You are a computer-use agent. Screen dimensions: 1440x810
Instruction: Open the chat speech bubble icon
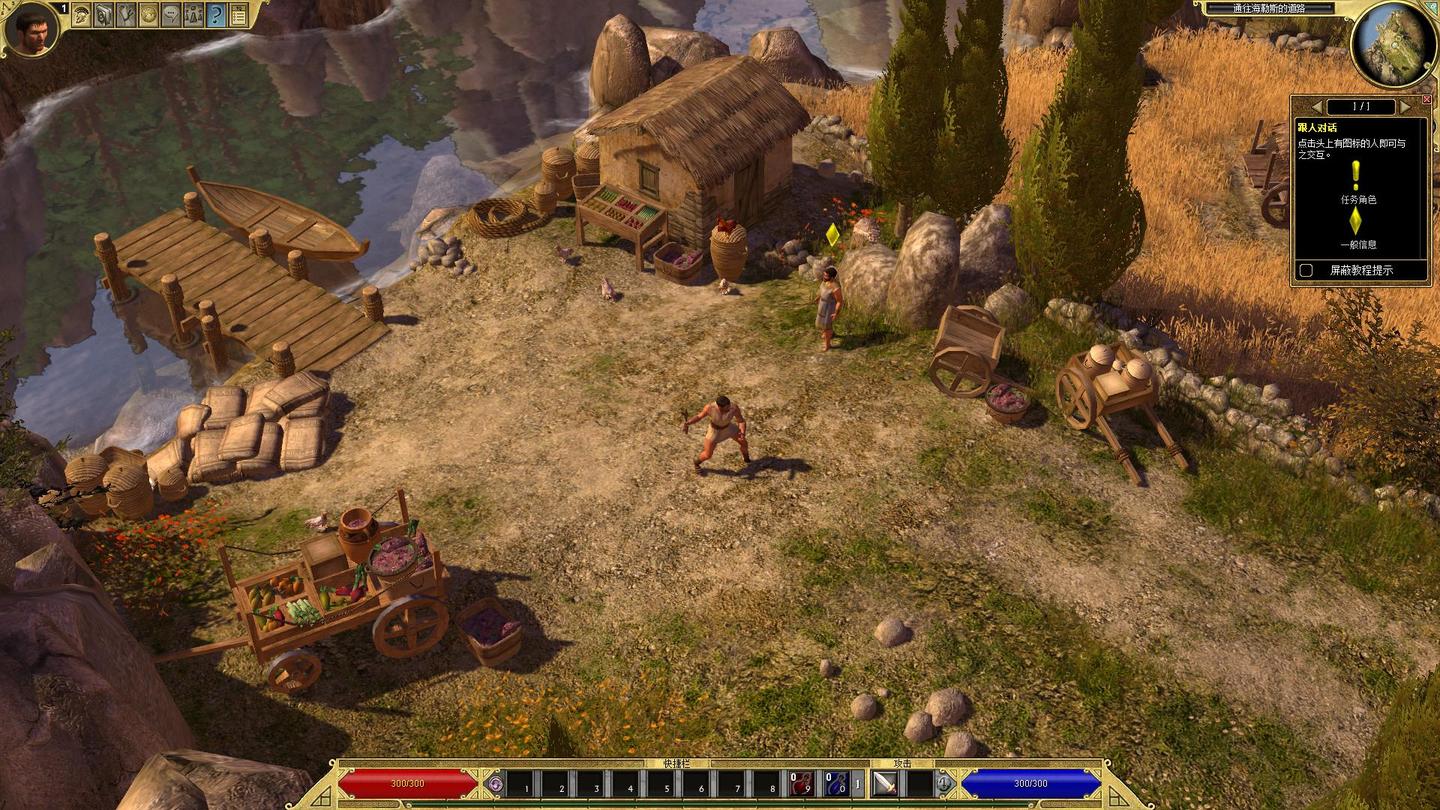pos(171,14)
